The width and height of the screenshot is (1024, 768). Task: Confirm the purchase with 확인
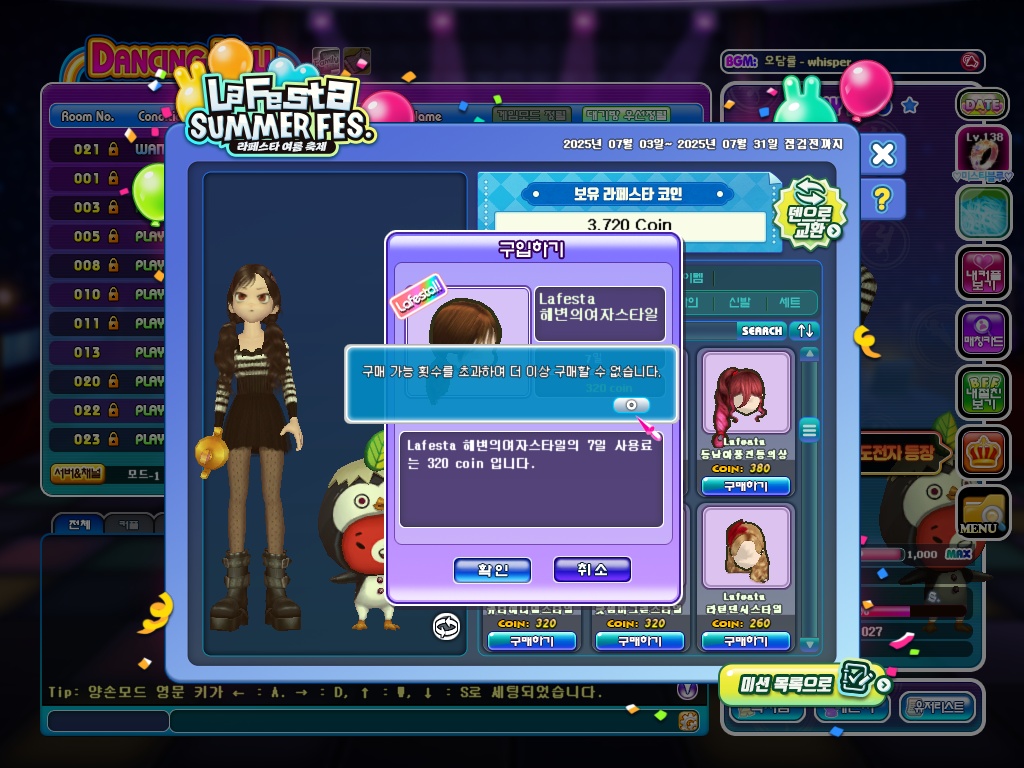492,570
